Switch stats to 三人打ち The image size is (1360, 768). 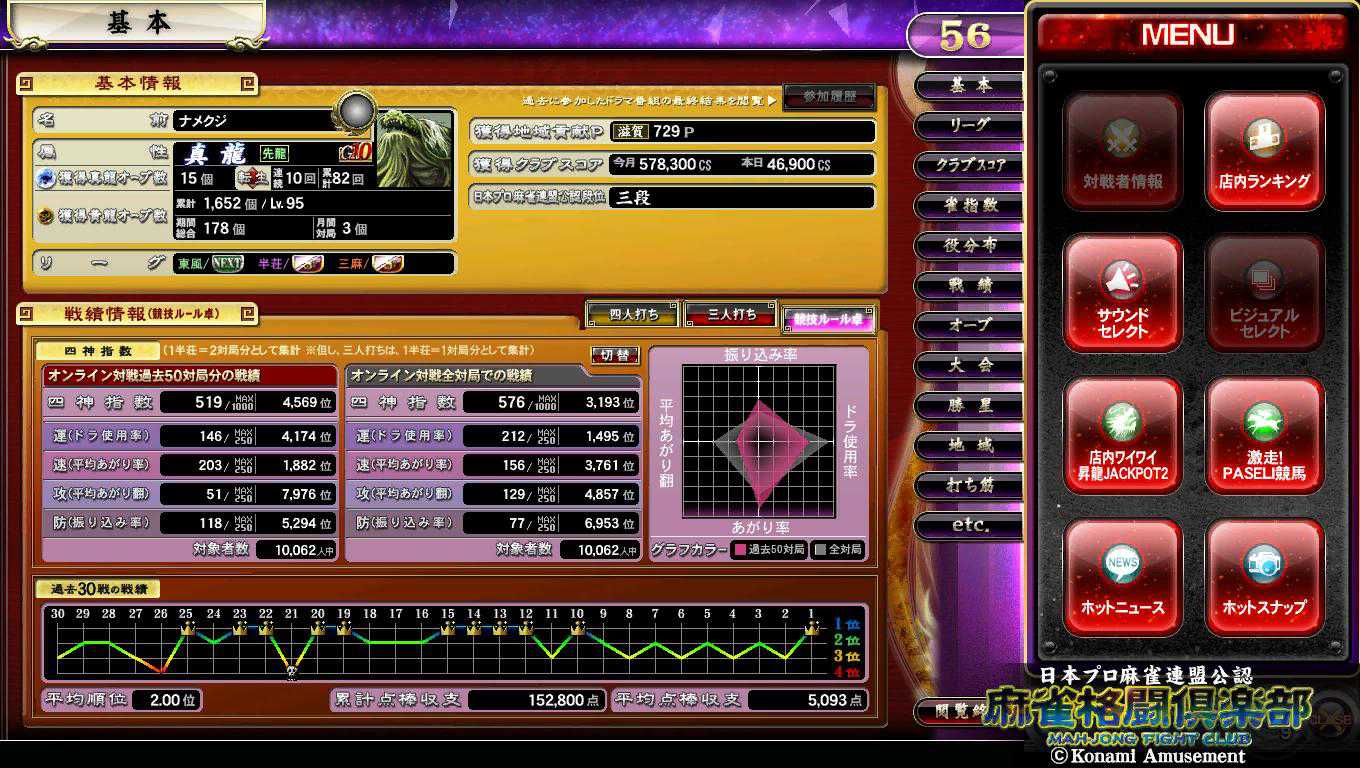[731, 314]
